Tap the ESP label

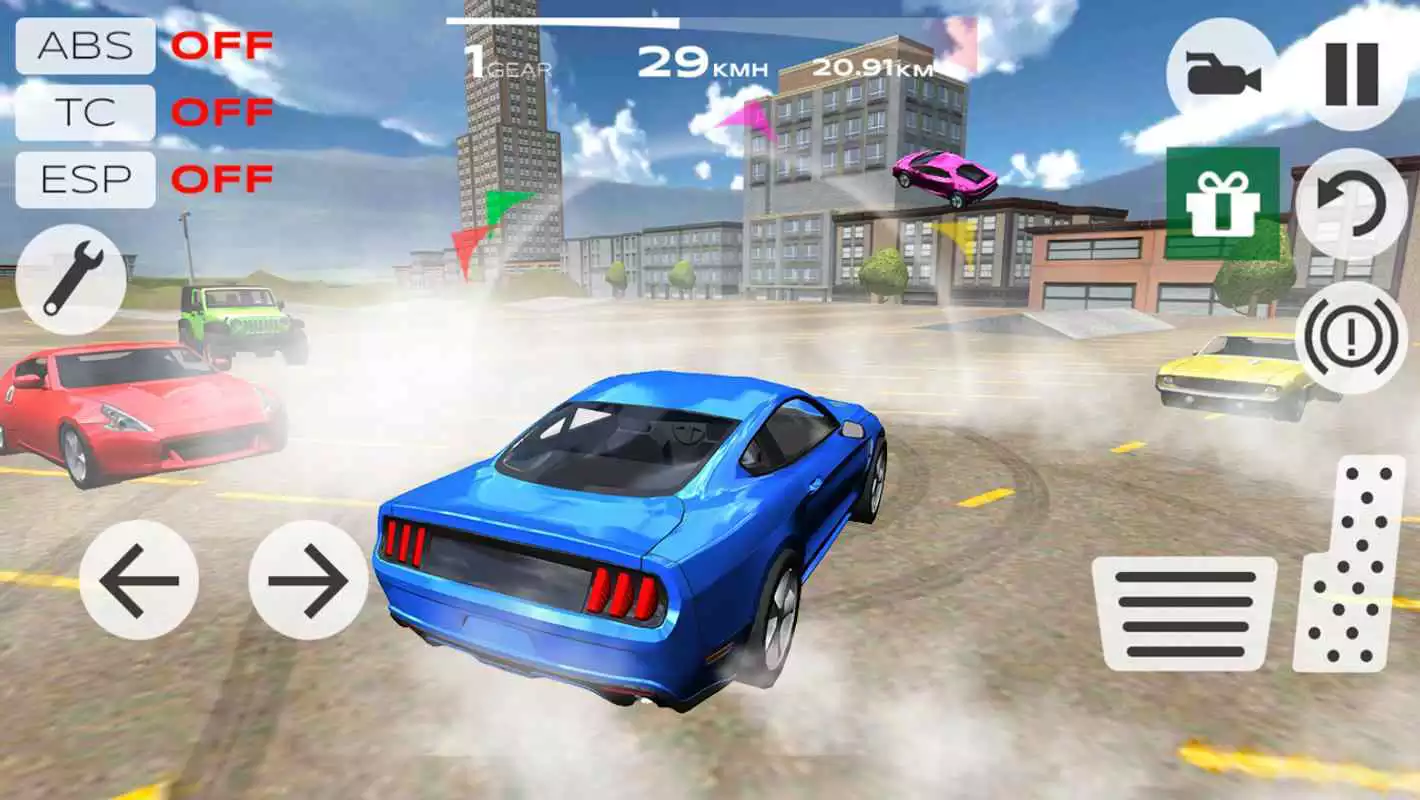(x=85, y=180)
